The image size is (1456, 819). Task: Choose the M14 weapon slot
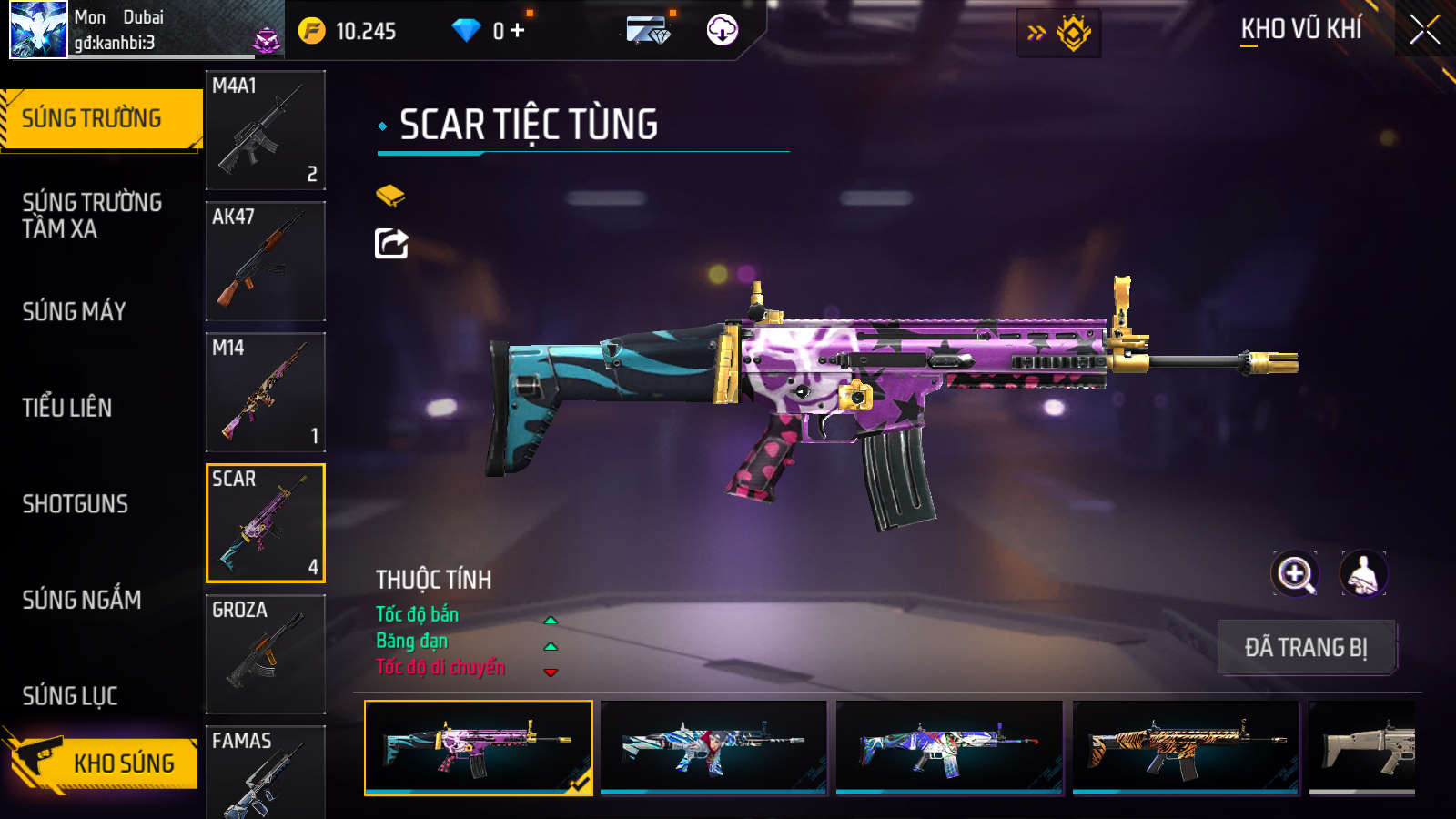(x=266, y=392)
